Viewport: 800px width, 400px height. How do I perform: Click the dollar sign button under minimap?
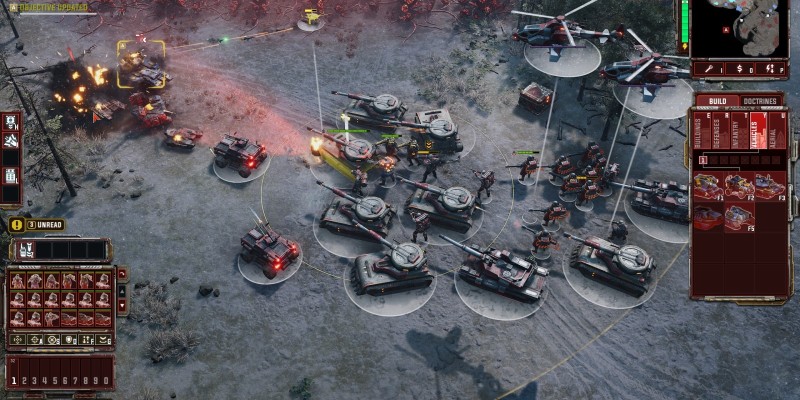pos(740,69)
